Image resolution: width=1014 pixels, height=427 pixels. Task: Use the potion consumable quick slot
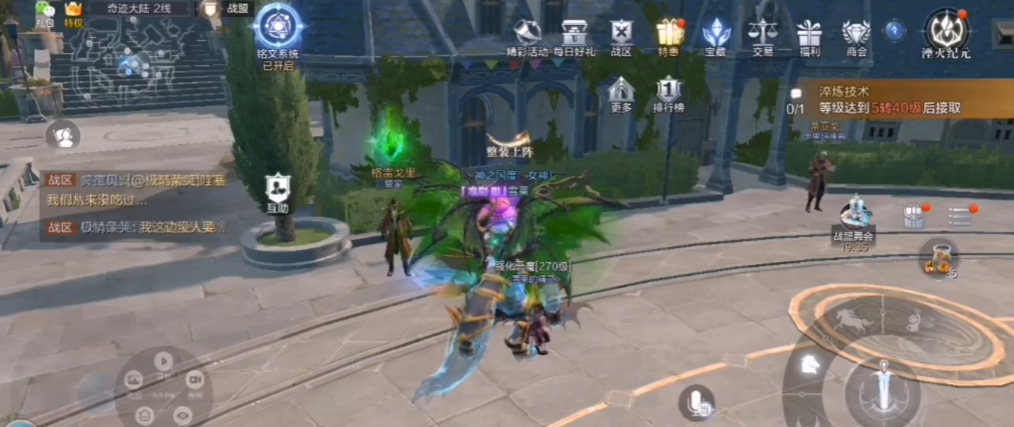(938, 257)
